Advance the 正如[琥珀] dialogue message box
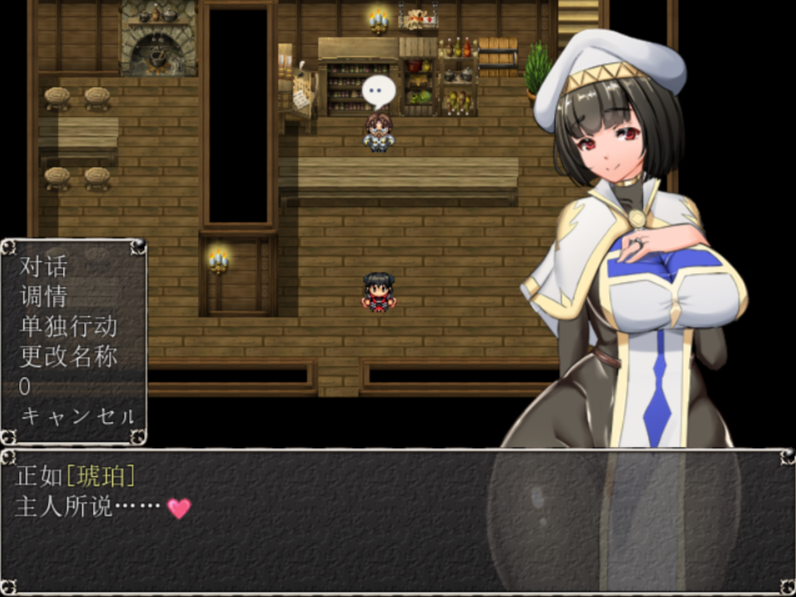796x597 pixels. click(397, 520)
